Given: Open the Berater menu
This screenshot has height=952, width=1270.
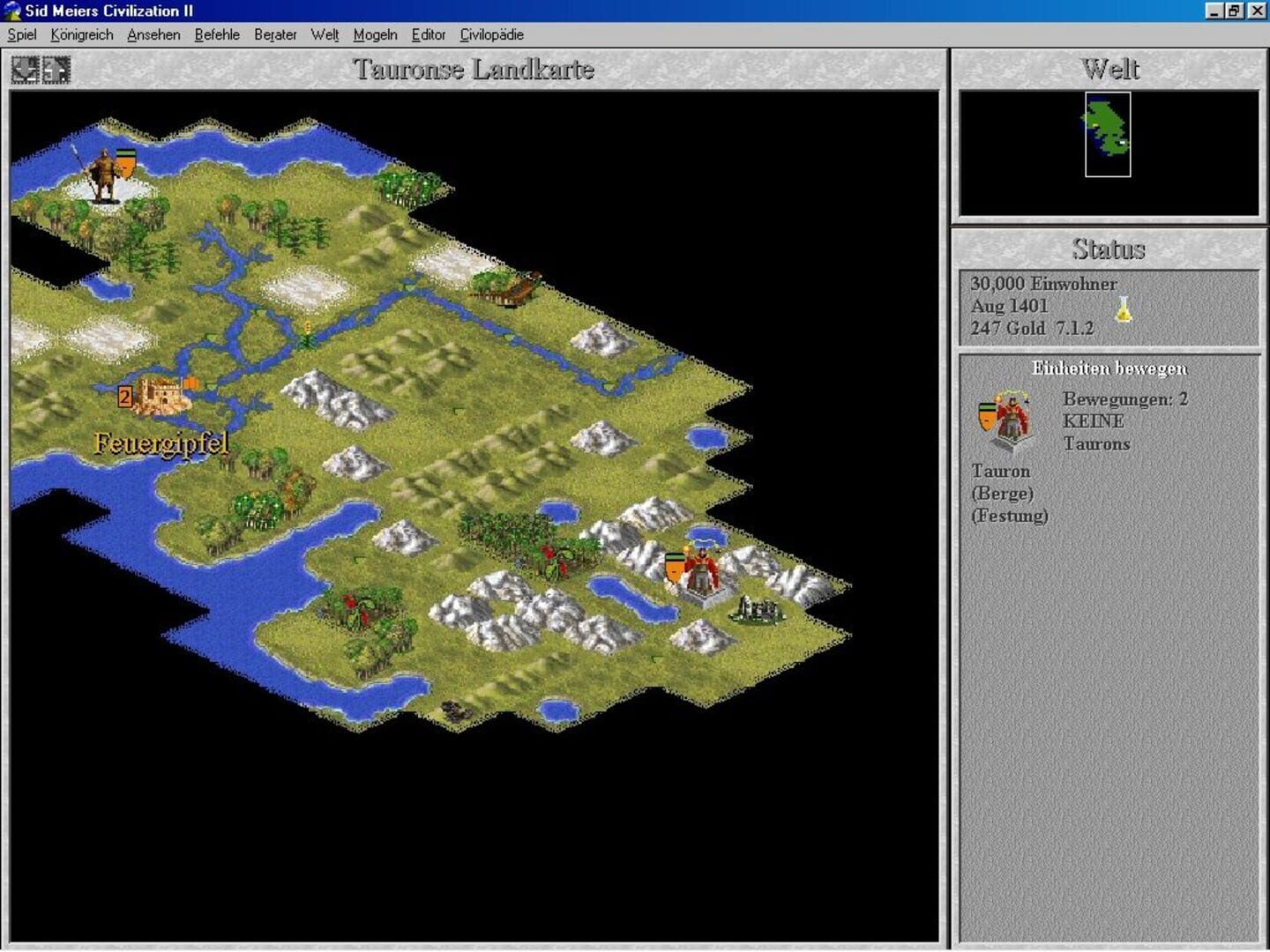Looking at the screenshot, I should [x=275, y=34].
